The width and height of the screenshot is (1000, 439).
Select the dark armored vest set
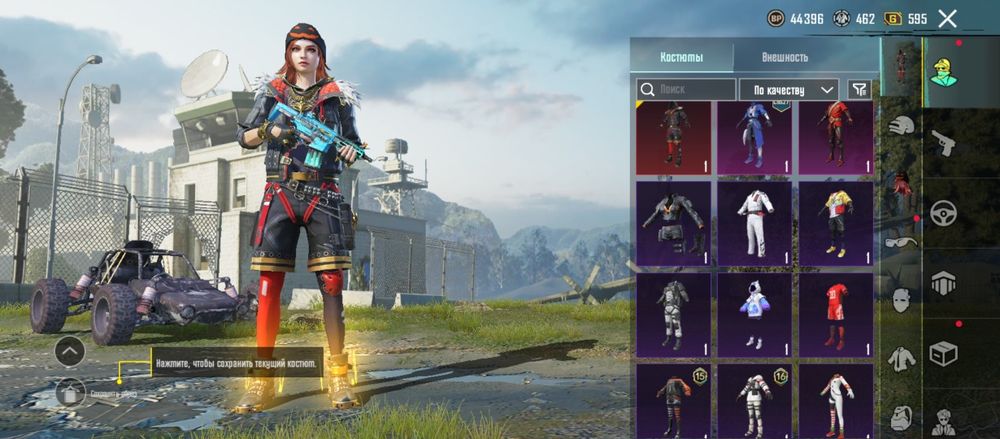tap(673, 223)
